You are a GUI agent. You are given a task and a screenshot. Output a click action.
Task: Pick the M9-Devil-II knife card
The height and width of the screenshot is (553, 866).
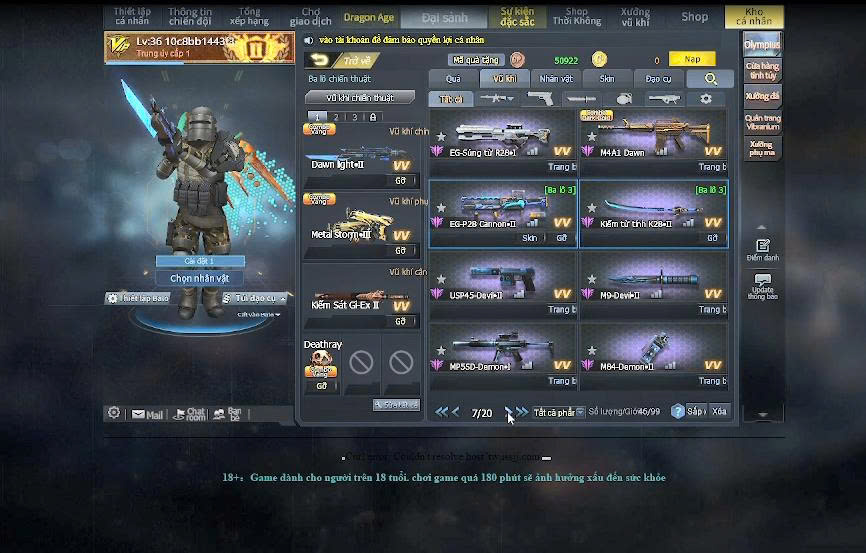(653, 284)
